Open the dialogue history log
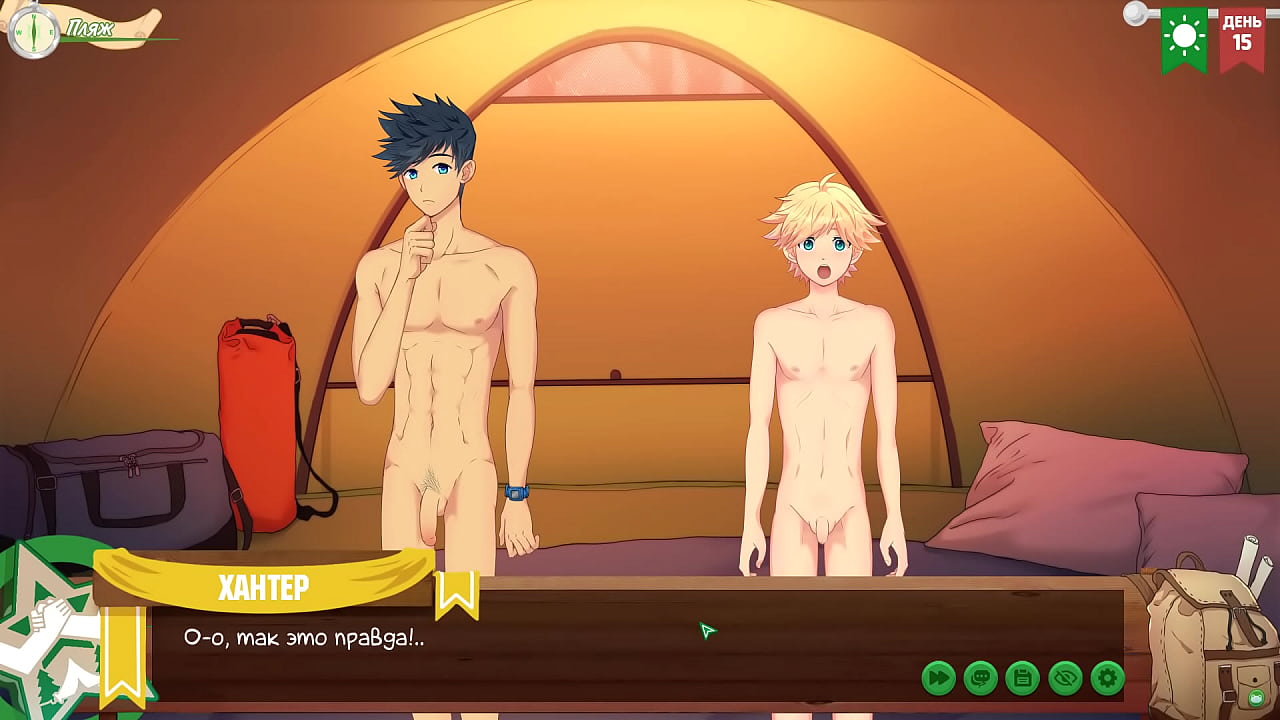 [980, 678]
